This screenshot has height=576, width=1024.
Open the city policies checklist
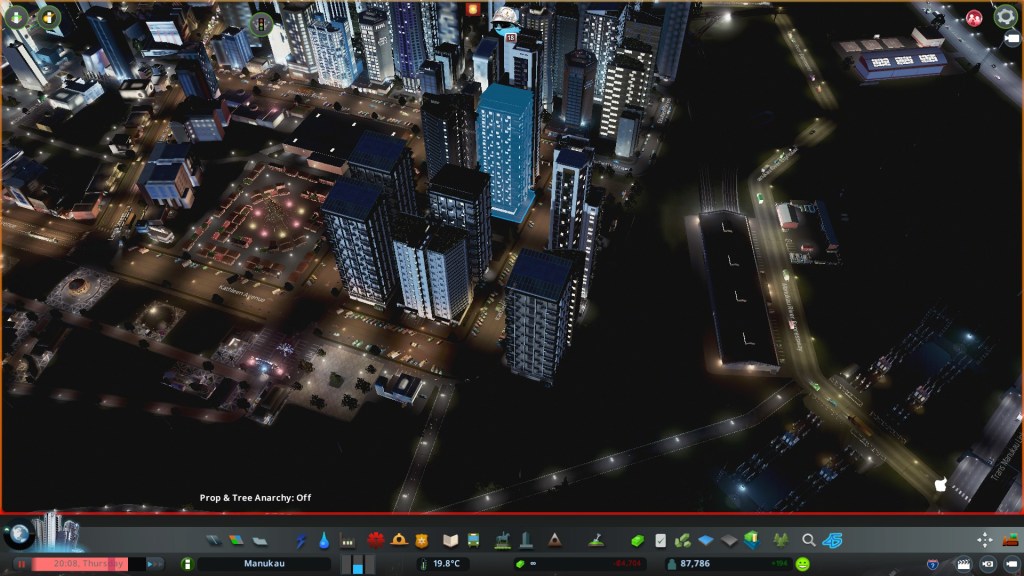pyautogui.click(x=661, y=541)
